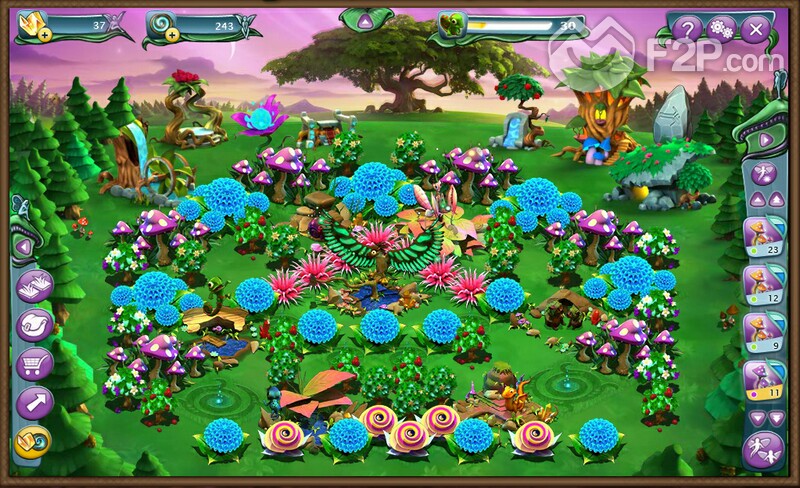Open the help question mark button
The width and height of the screenshot is (800, 488).
pyautogui.click(x=685, y=29)
